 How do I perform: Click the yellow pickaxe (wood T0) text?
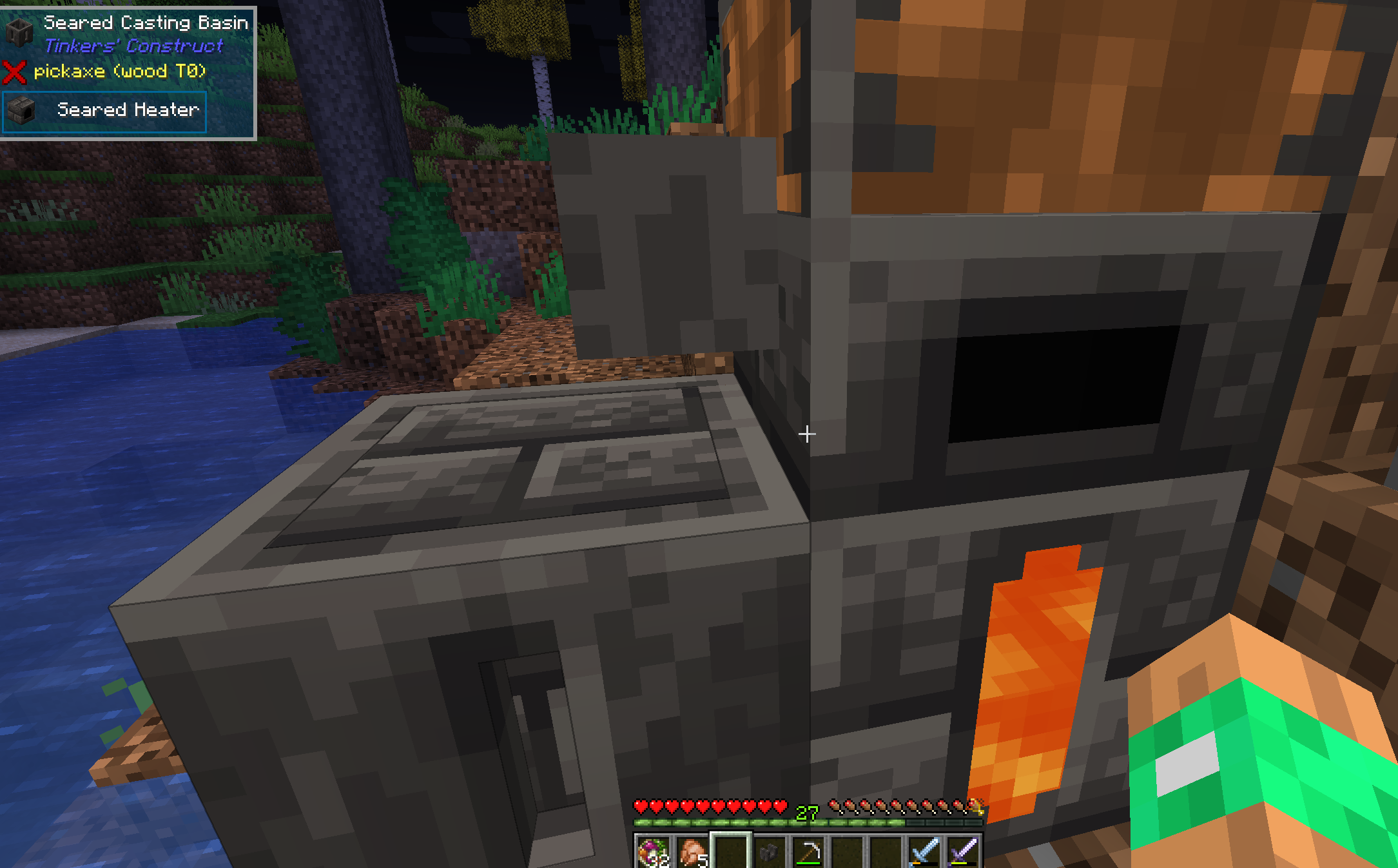pyautogui.click(x=119, y=72)
